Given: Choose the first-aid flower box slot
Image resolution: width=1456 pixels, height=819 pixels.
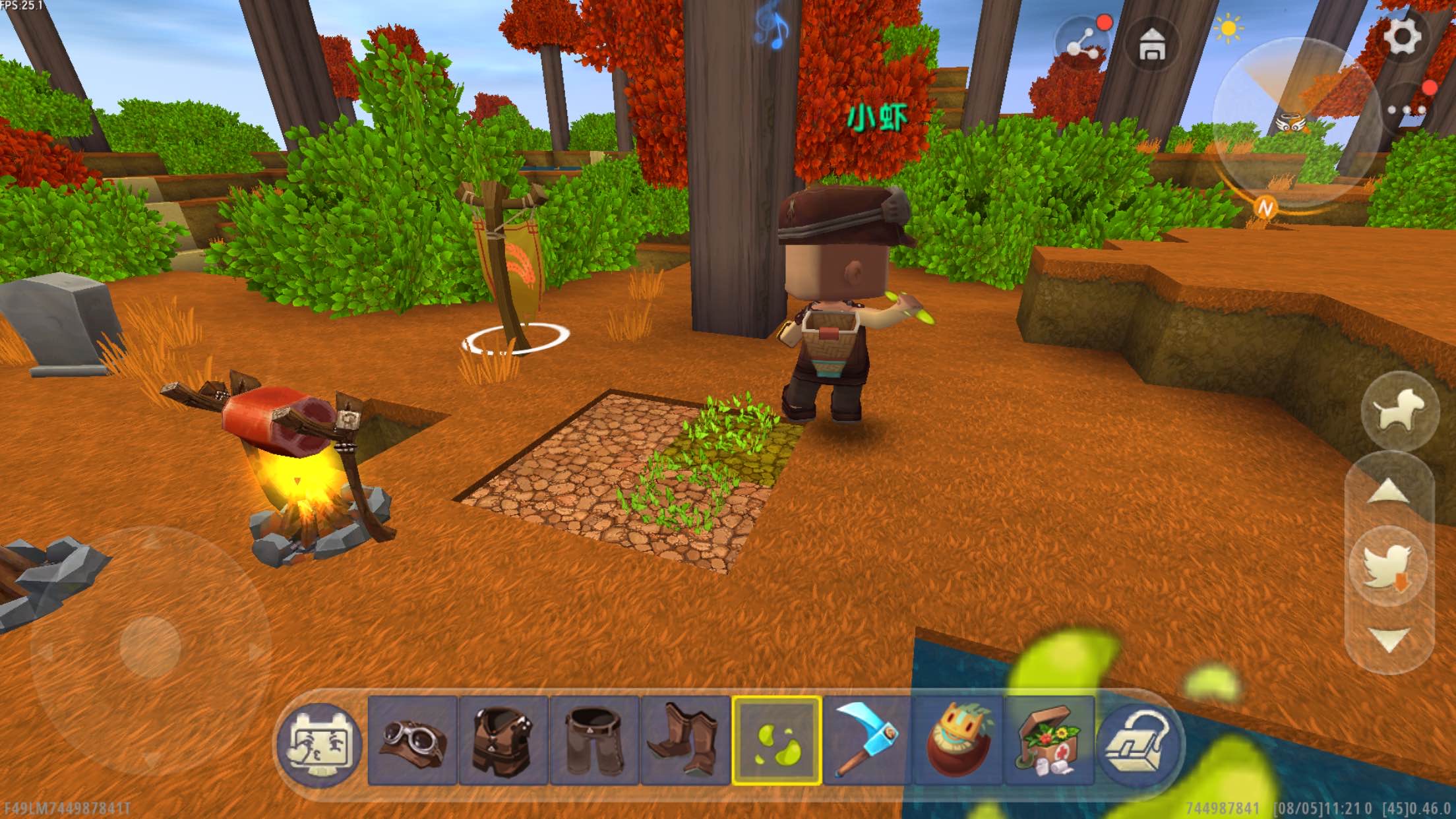Looking at the screenshot, I should pyautogui.click(x=1049, y=741).
